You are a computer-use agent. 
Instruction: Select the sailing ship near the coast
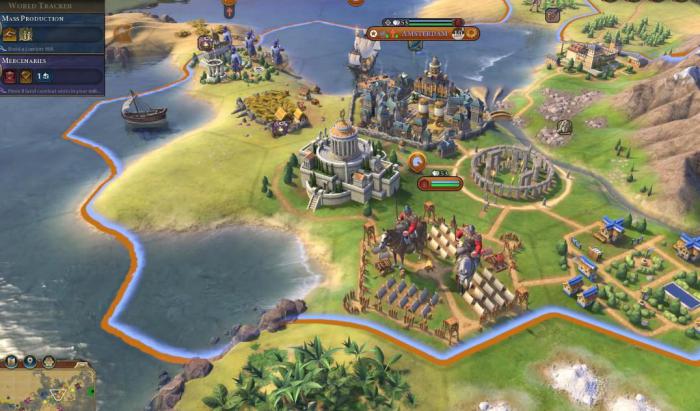pyautogui.click(x=142, y=108)
